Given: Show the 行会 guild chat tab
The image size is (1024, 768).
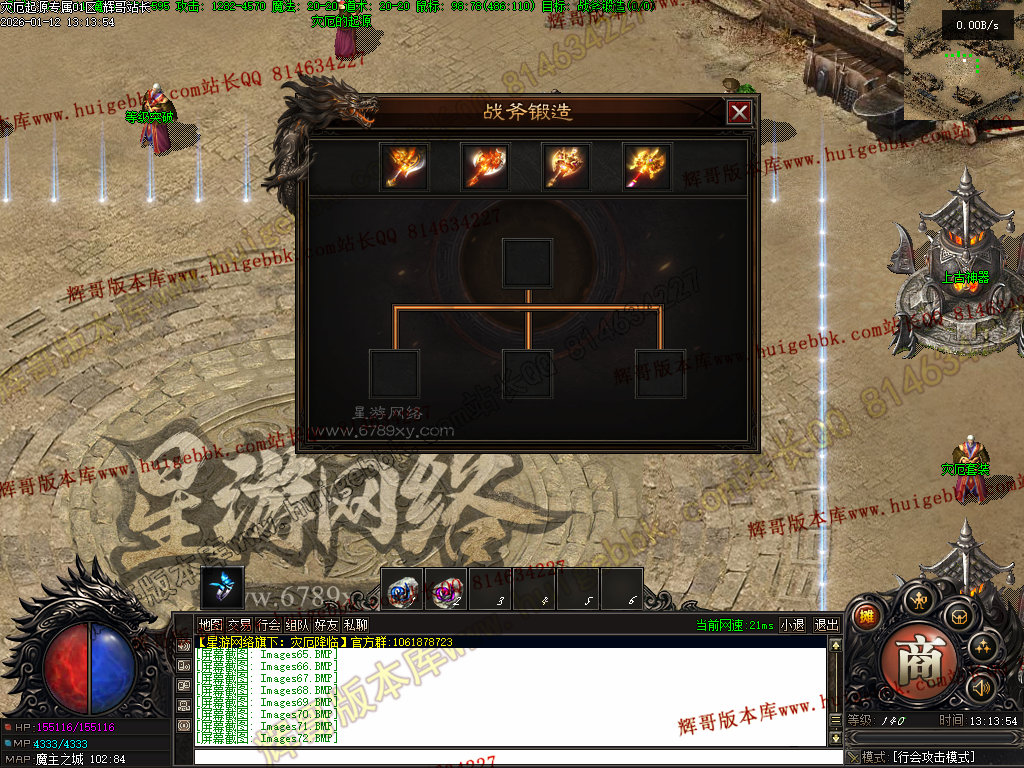Looking at the screenshot, I should pyautogui.click(x=269, y=625).
